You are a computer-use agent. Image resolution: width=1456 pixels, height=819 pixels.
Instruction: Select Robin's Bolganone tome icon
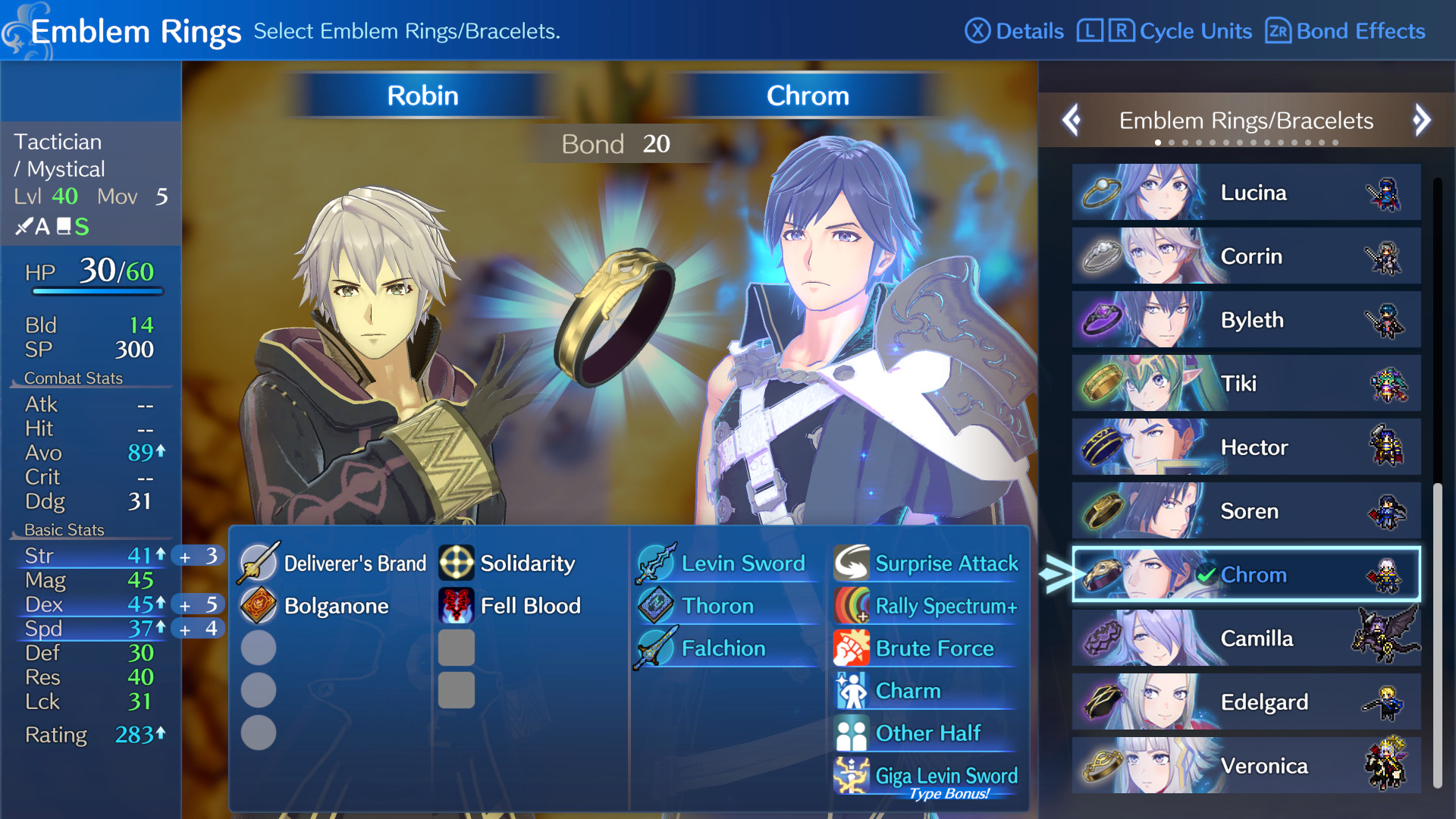point(259,606)
